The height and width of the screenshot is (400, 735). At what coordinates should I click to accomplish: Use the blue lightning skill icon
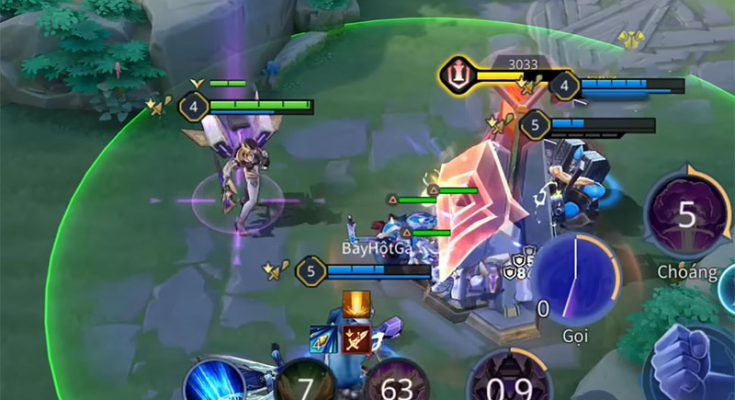(x=214, y=381)
